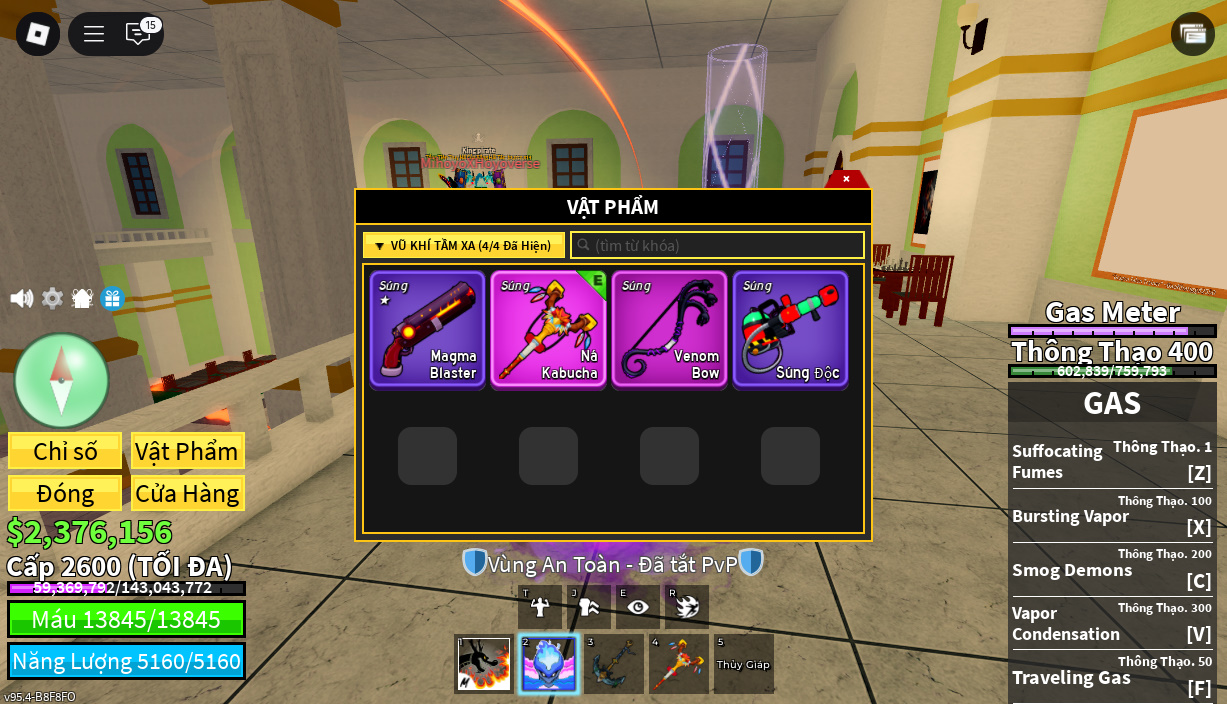This screenshot has height=704, width=1227.
Task: Open the Chỉ số stats panel
Action: click(x=65, y=451)
